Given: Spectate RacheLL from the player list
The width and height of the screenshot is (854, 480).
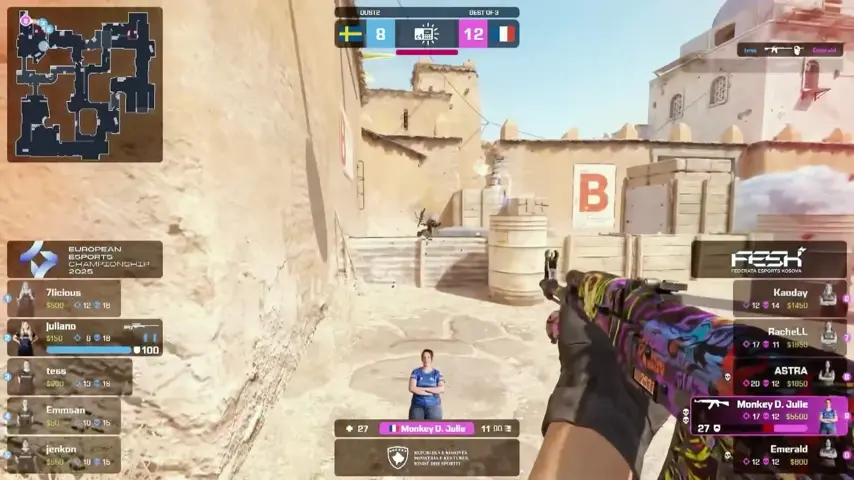Looking at the screenshot, I should click(x=790, y=337).
